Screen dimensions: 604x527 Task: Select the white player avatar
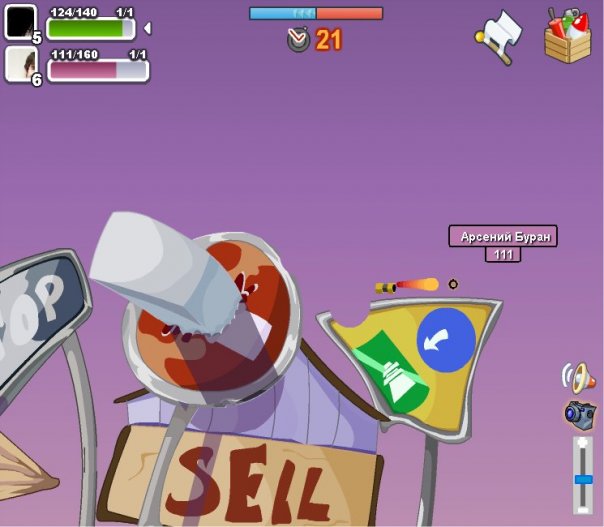(x=20, y=63)
